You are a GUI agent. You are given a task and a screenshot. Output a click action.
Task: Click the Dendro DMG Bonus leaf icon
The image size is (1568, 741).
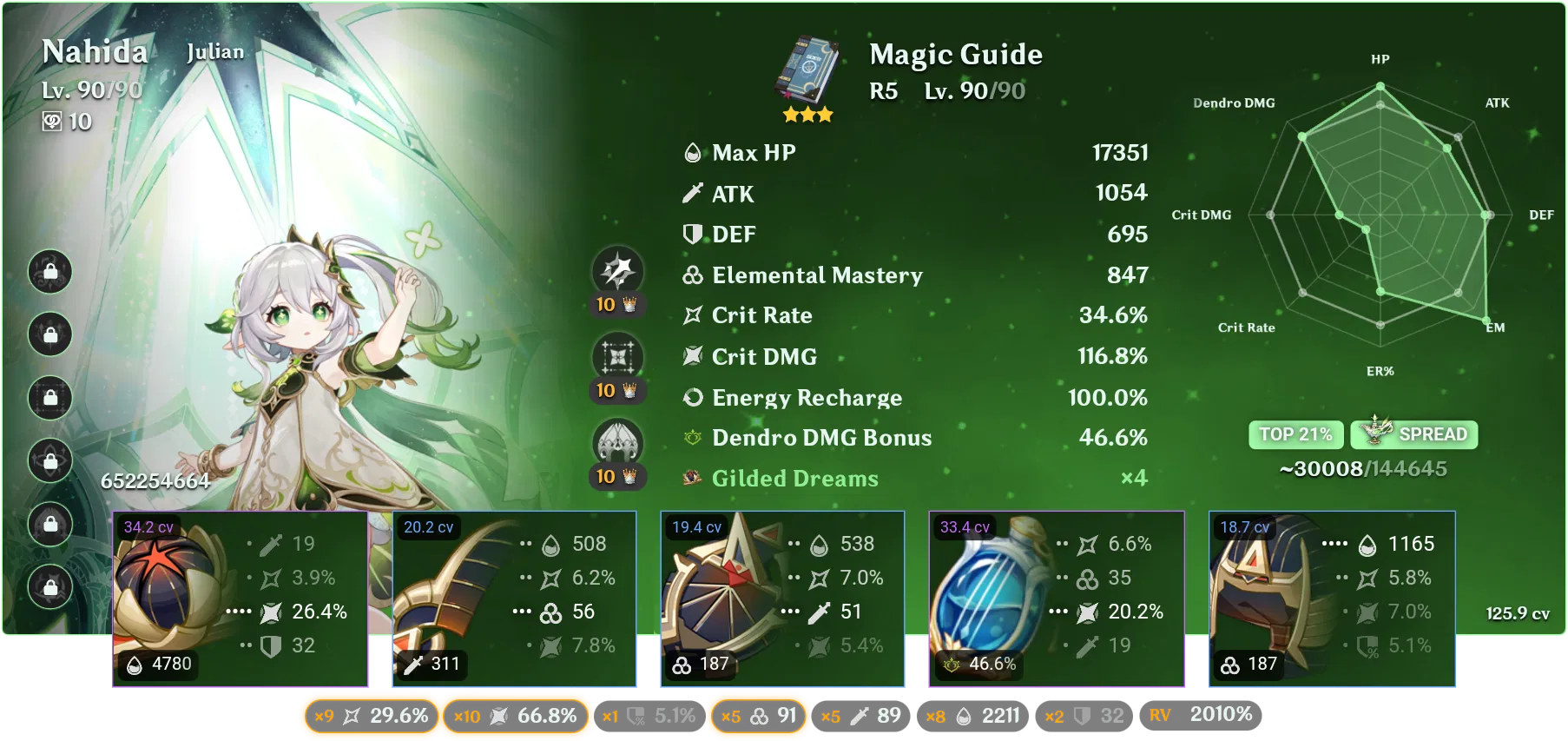point(692,438)
